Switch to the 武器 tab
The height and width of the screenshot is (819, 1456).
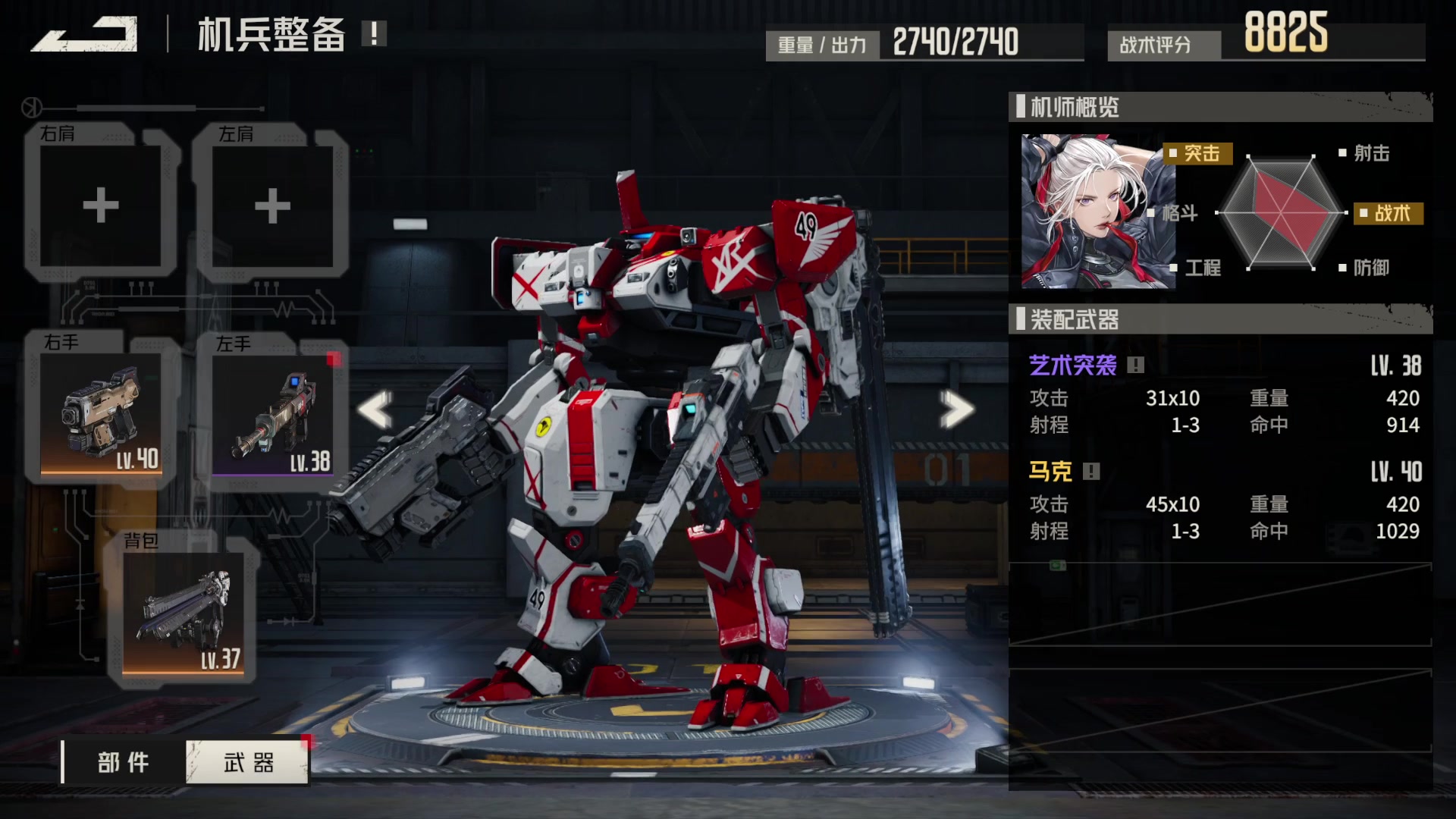pos(248,762)
